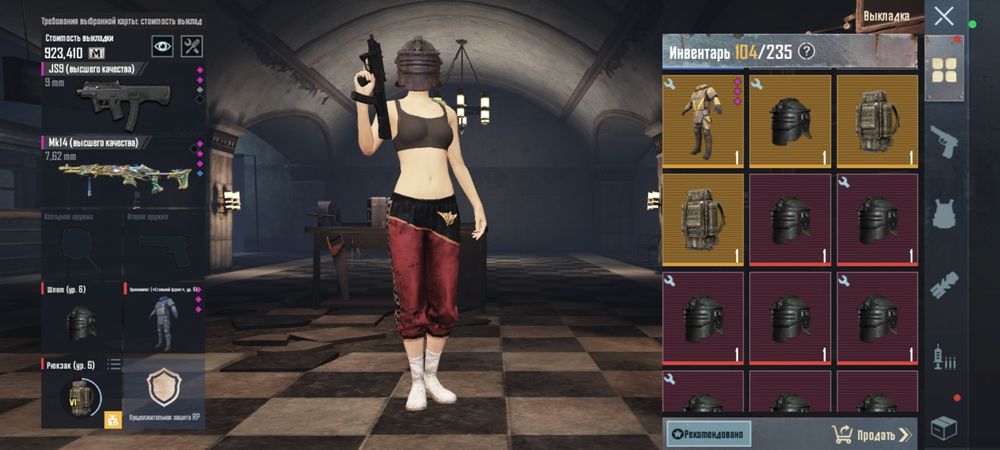
Task: Click the Продать sell button
Action: (x=871, y=434)
